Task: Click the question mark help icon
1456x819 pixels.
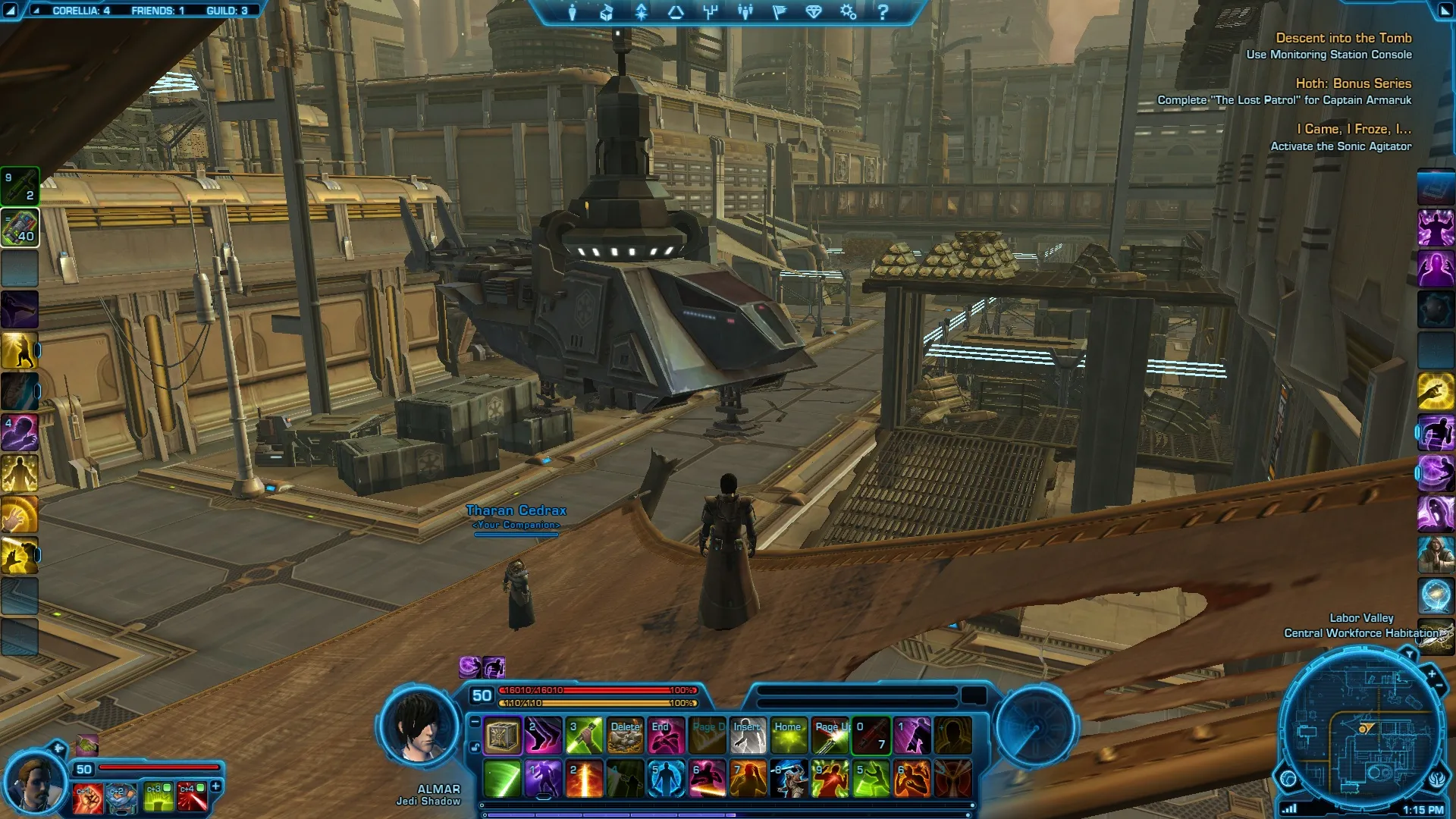Action: (883, 12)
